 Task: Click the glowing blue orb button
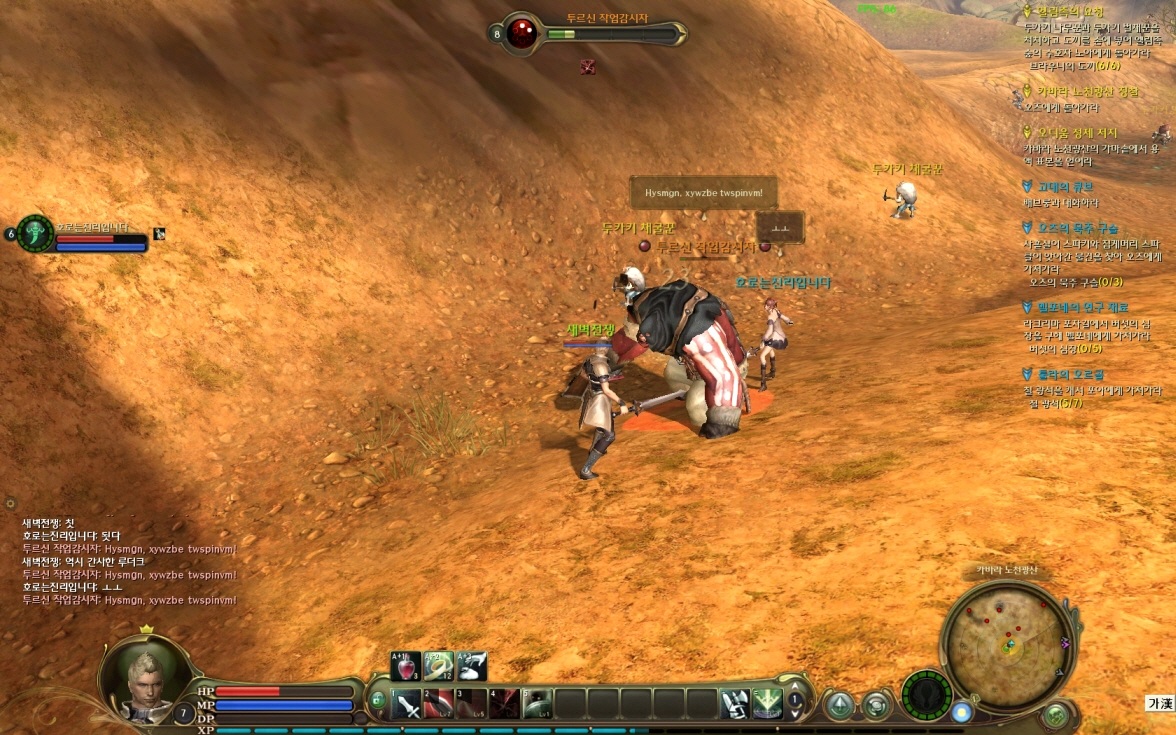tap(961, 713)
